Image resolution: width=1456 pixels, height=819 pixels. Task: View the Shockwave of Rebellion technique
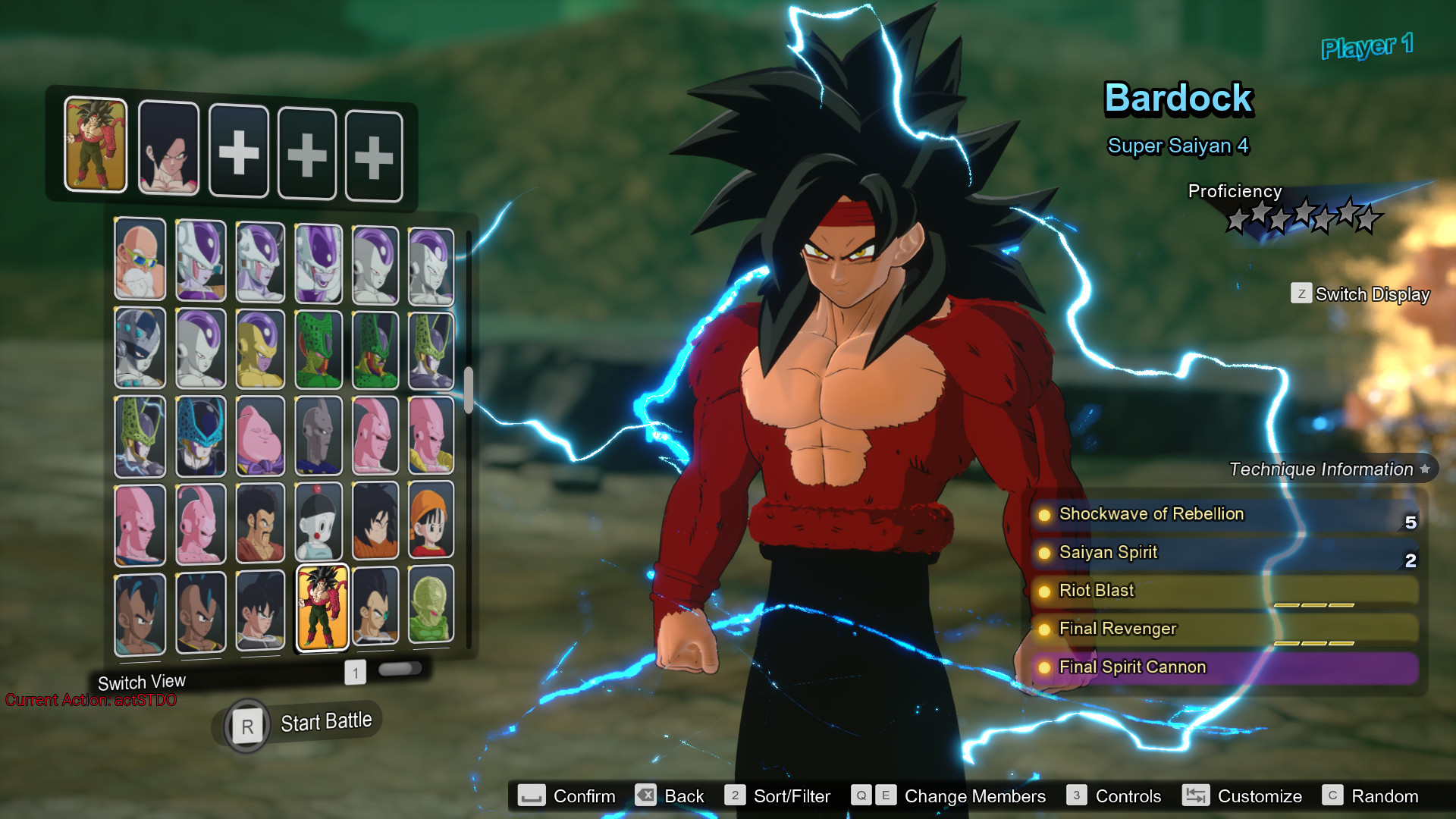pyautogui.click(x=1225, y=515)
